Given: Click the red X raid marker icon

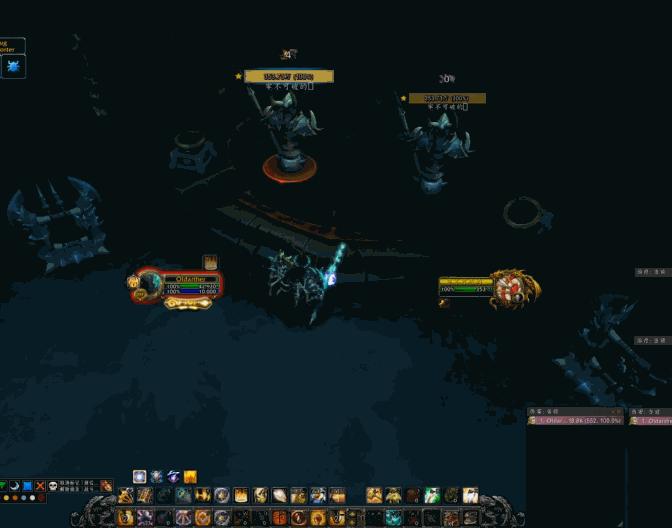Looking at the screenshot, I should pos(41,486).
